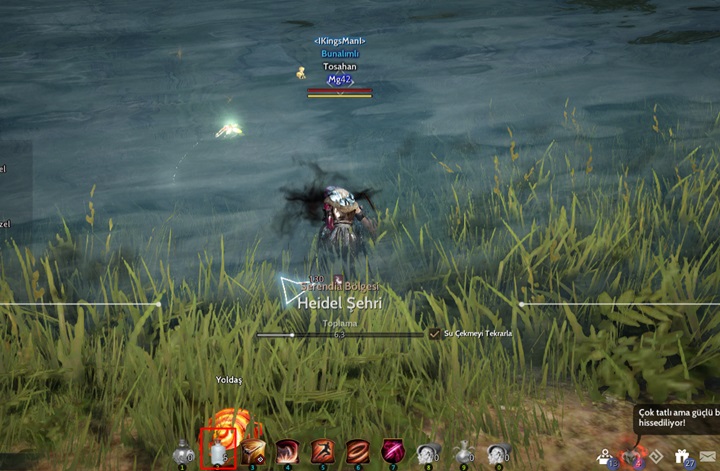This screenshot has width=720, height=471.
Task: Activate the skill in hotbar slot 3
Action: [x=253, y=452]
